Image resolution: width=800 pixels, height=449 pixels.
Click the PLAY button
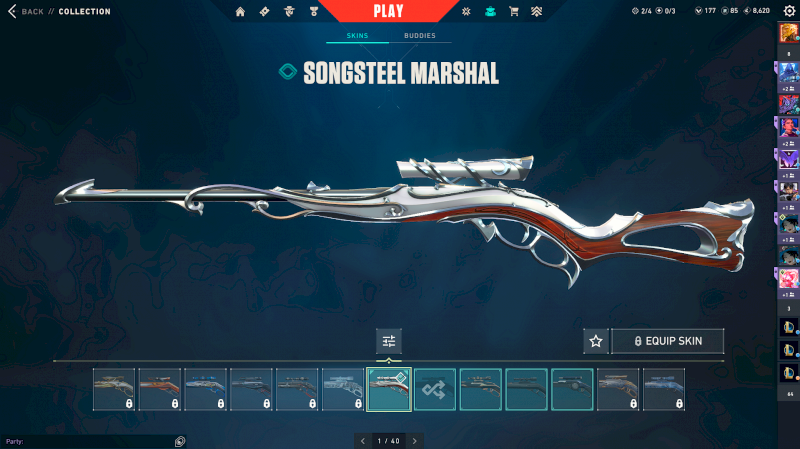pos(388,11)
